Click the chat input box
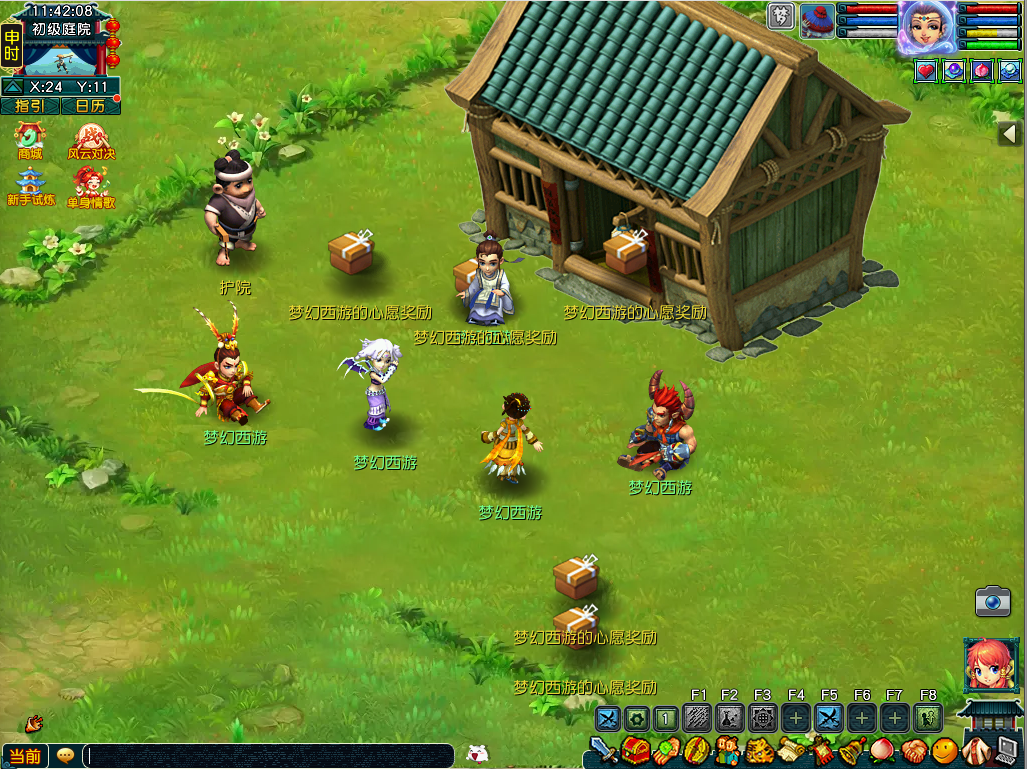1027x769 pixels. (x=268, y=756)
